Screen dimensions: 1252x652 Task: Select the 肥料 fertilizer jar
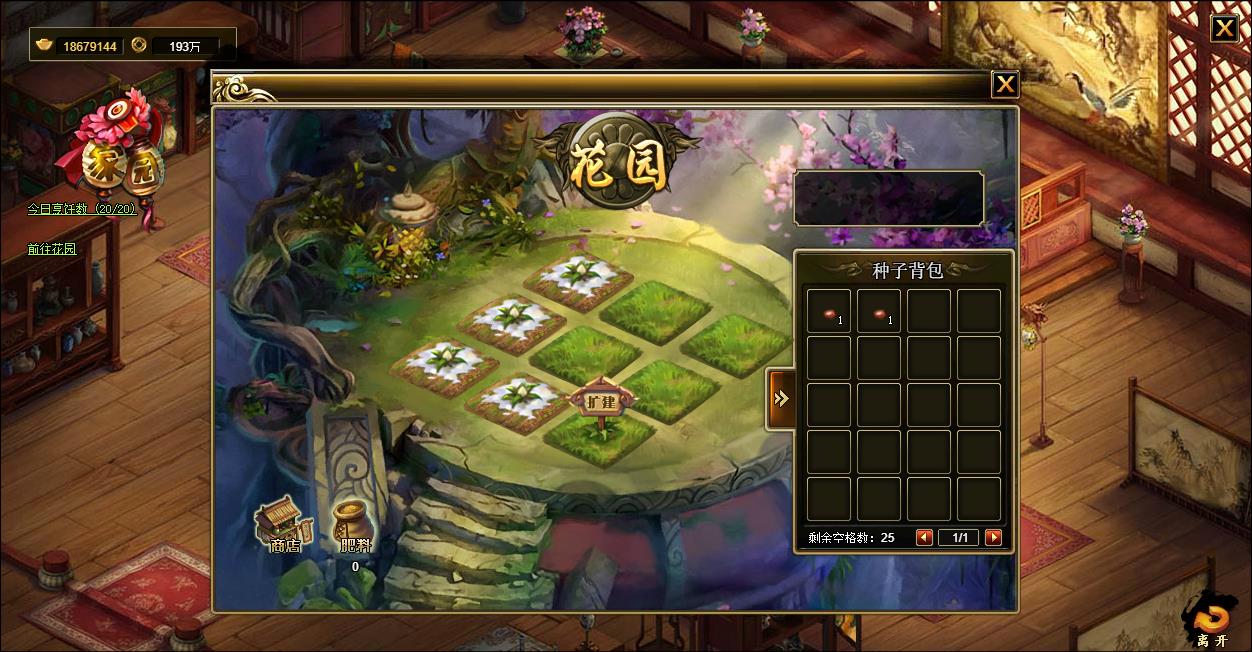click(x=353, y=525)
